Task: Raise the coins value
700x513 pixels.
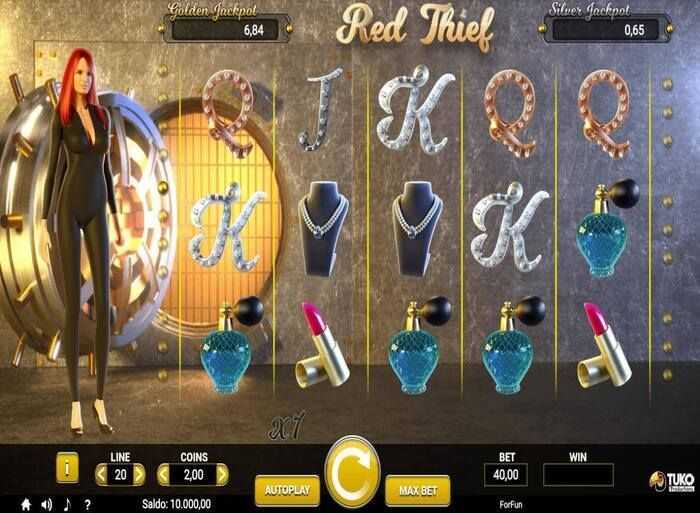Action: [x=221, y=473]
